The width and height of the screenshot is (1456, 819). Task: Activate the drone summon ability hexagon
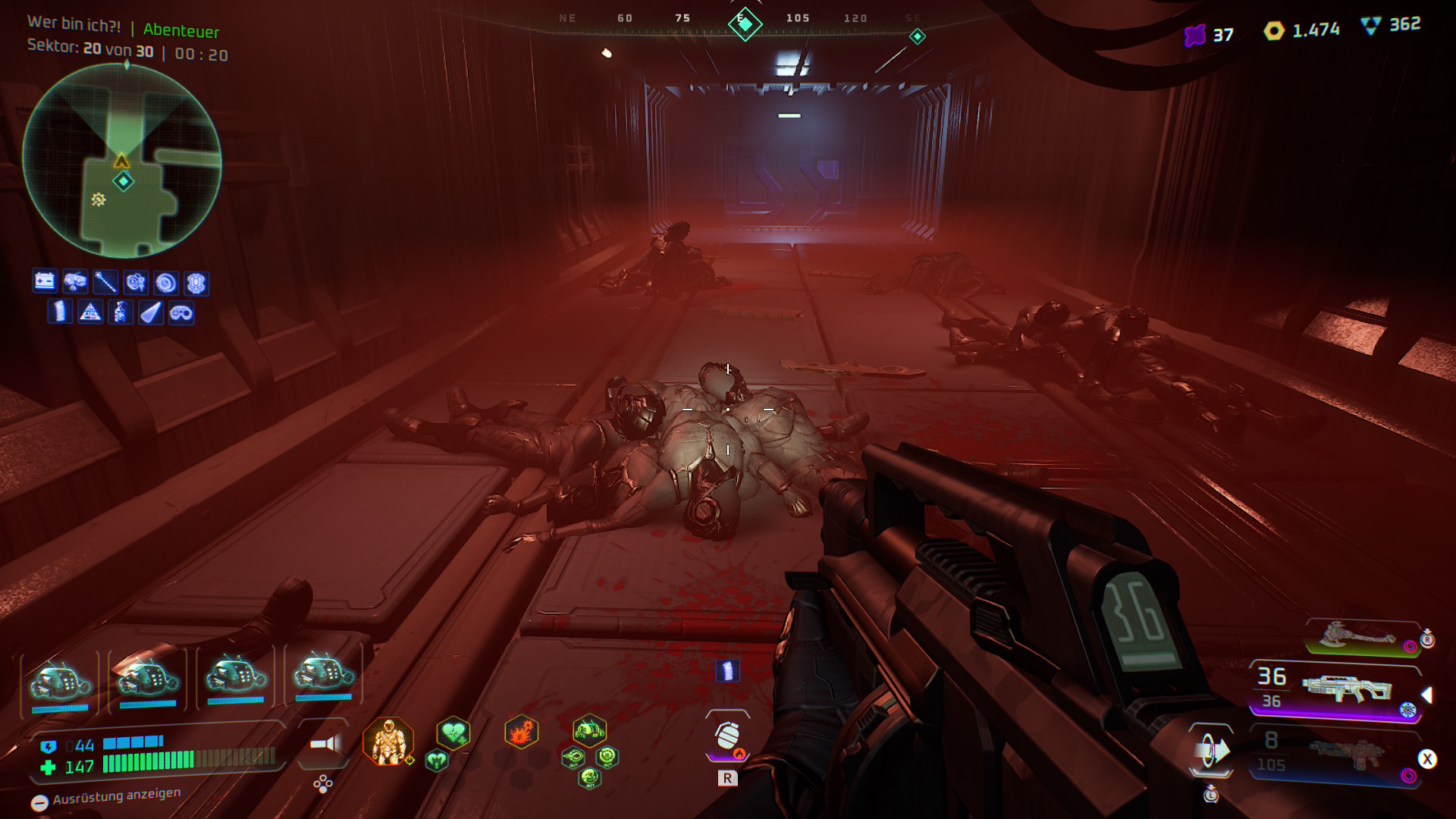tap(589, 732)
